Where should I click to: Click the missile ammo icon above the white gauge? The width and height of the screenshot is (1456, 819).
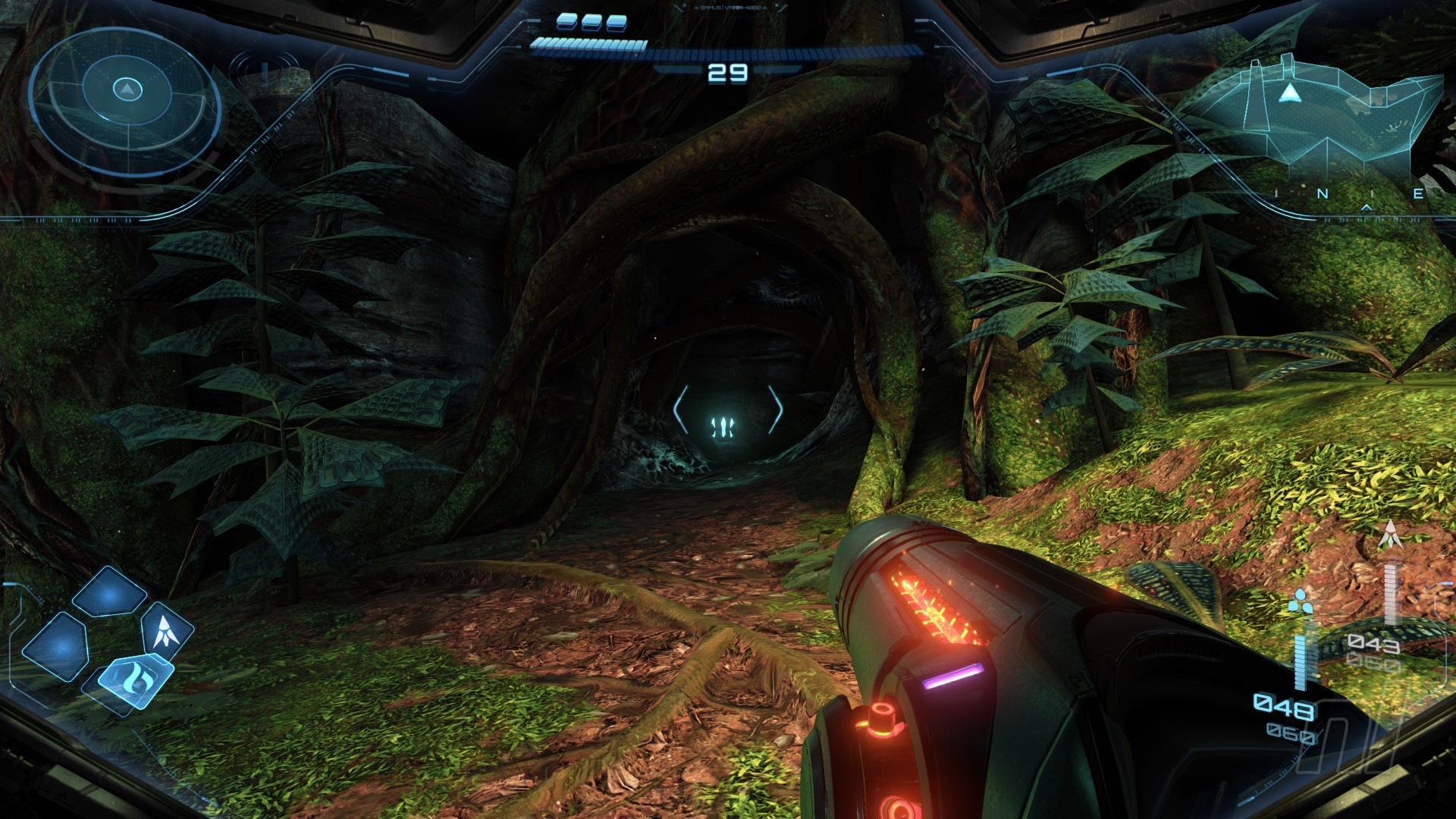pyautogui.click(x=1390, y=536)
